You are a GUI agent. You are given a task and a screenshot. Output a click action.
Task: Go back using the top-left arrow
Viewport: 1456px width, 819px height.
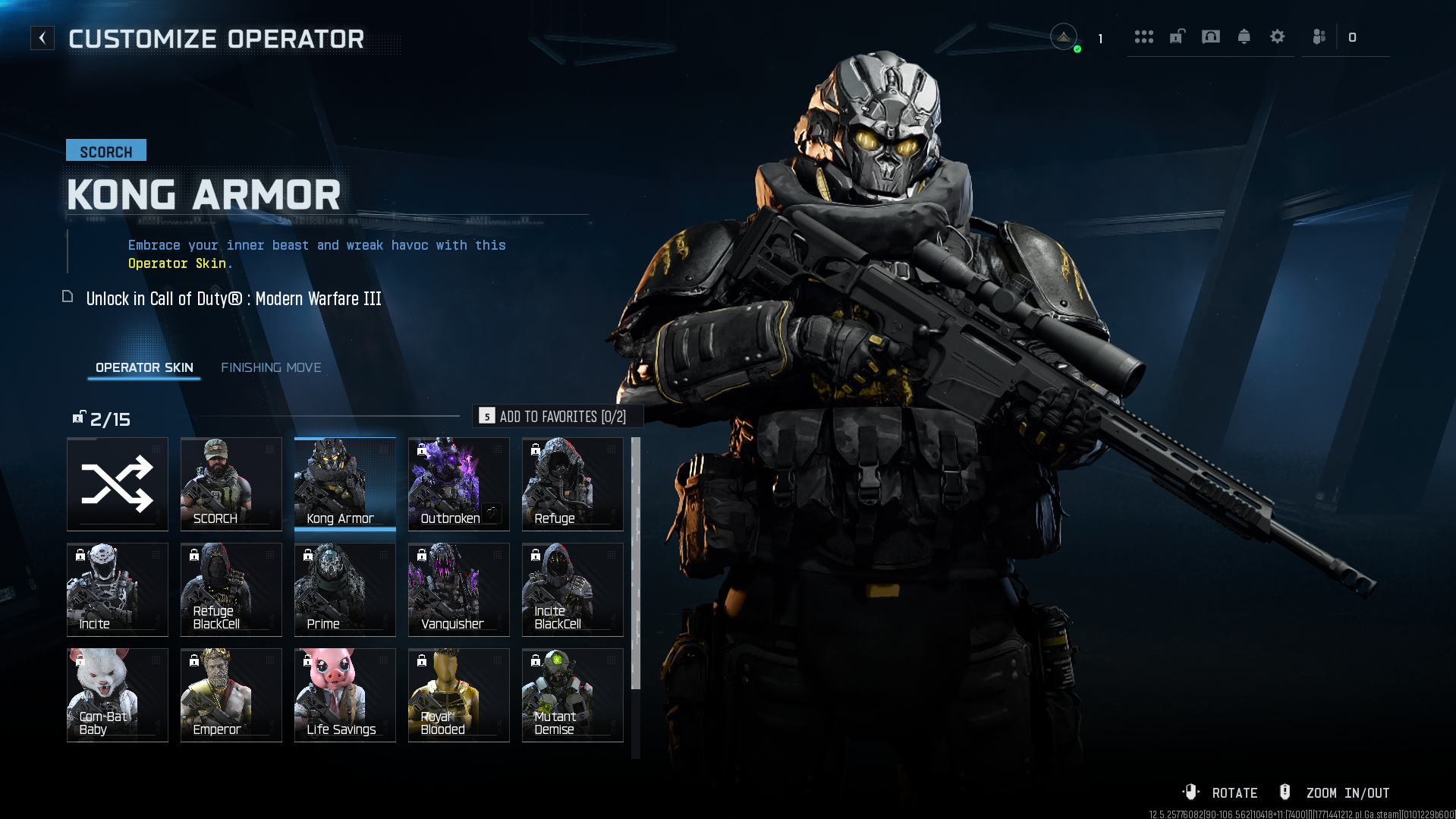pos(42,38)
